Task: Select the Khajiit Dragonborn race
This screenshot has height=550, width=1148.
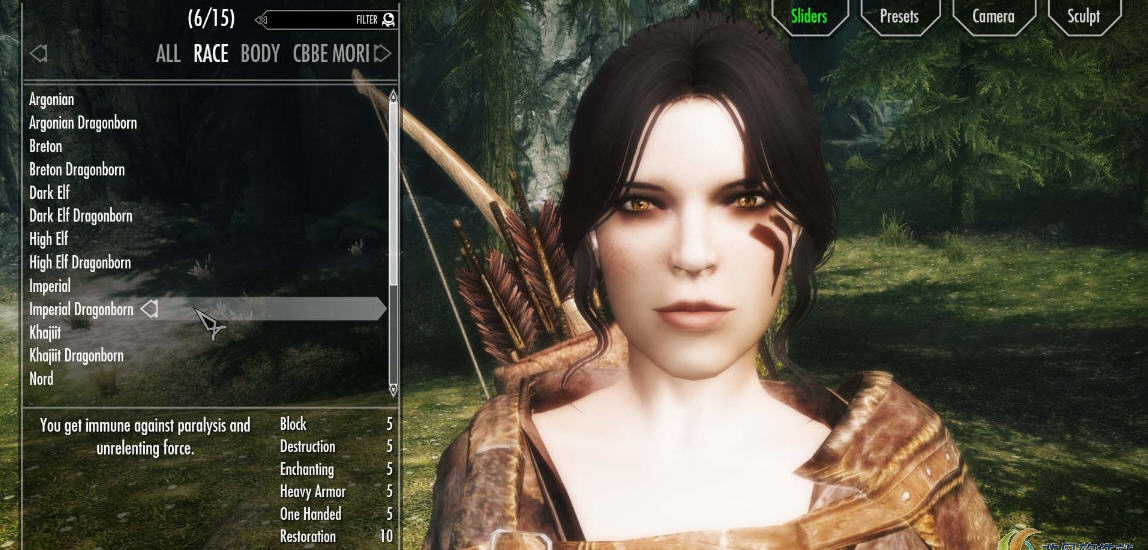Action: (76, 355)
